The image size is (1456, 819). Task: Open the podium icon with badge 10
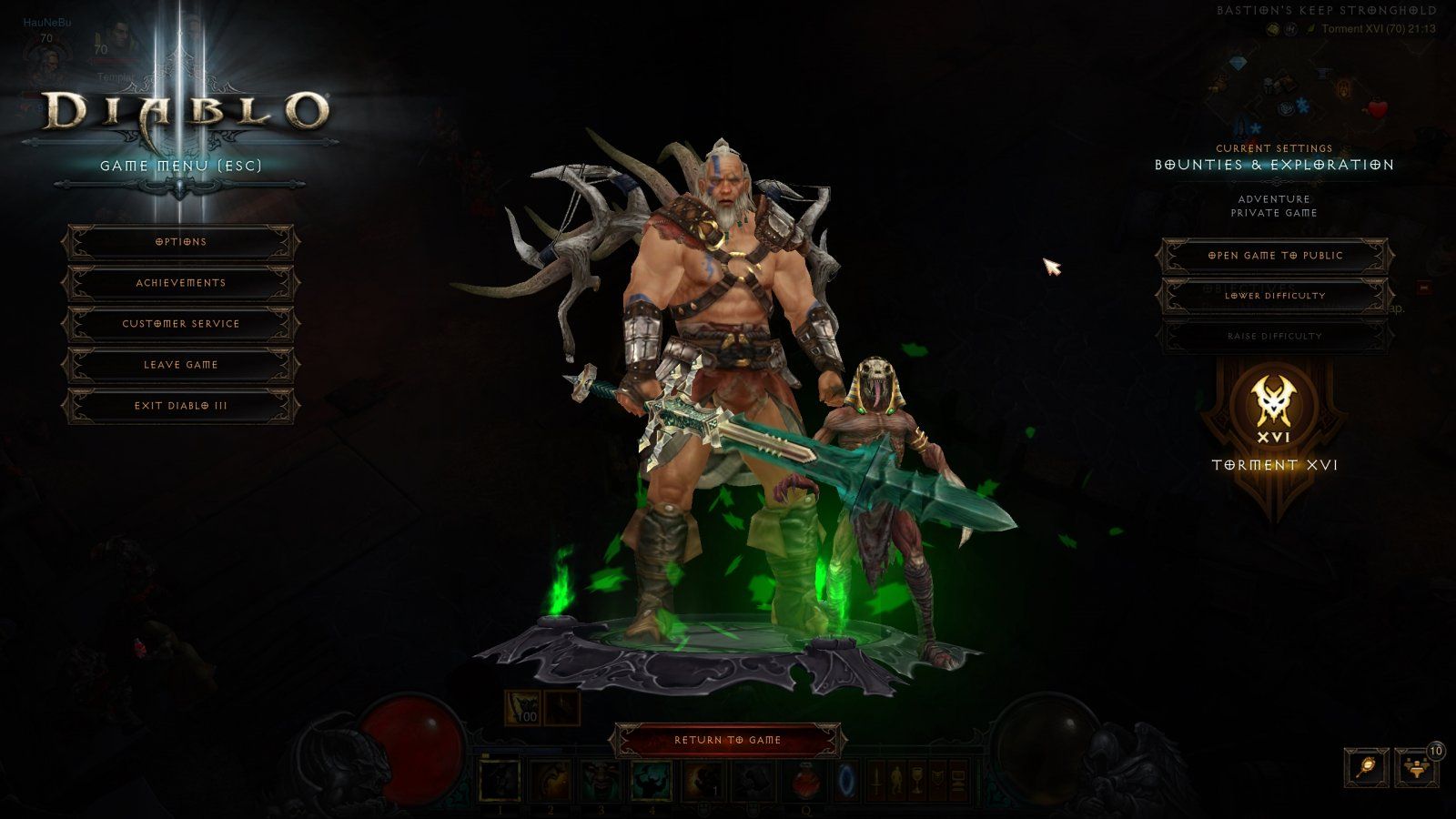point(1416,767)
